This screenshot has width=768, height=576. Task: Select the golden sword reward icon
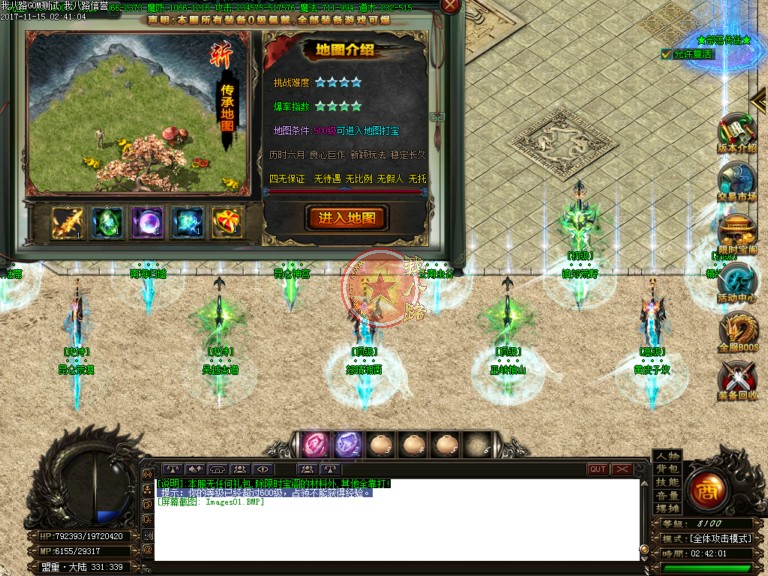click(x=68, y=222)
